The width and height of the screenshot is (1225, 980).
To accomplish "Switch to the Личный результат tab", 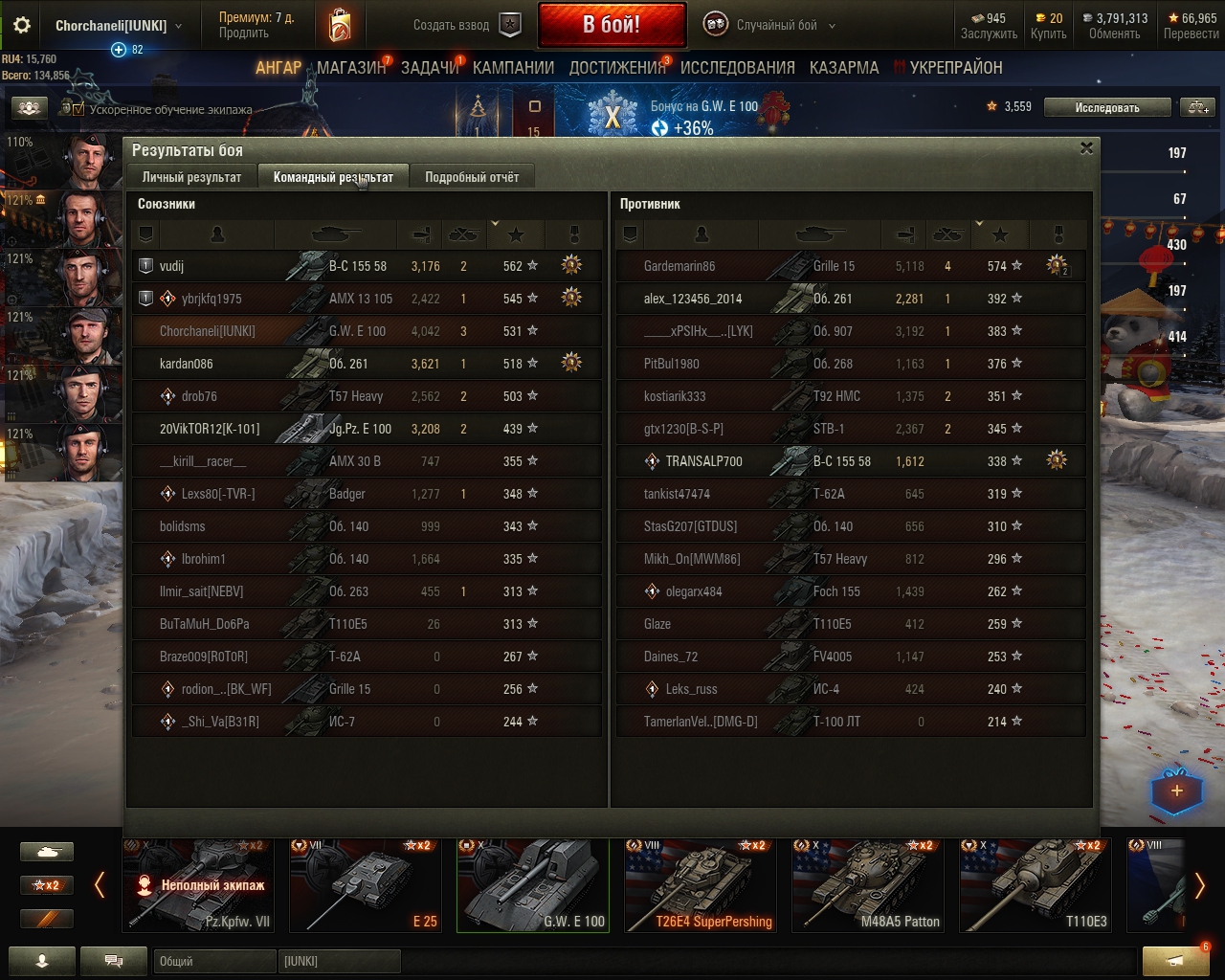I will coord(191,177).
